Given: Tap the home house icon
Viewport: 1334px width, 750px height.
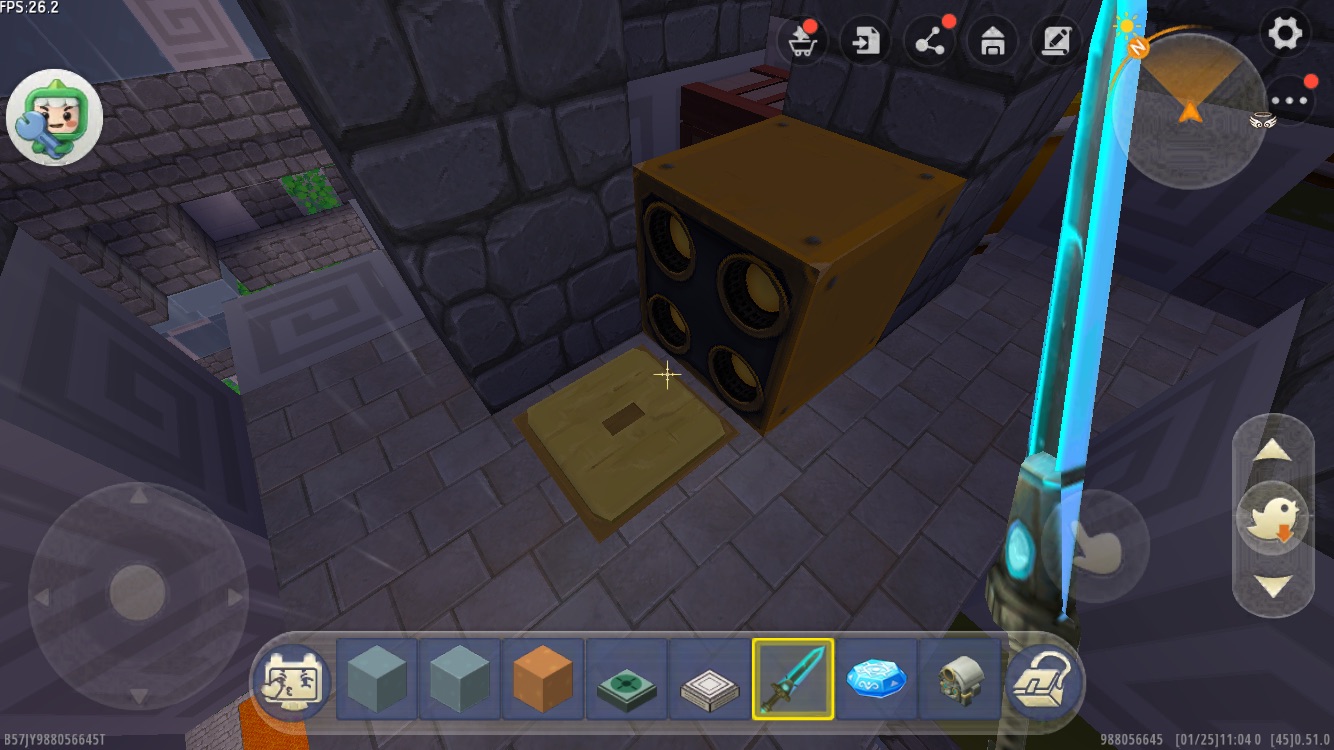Looking at the screenshot, I should click(x=993, y=42).
